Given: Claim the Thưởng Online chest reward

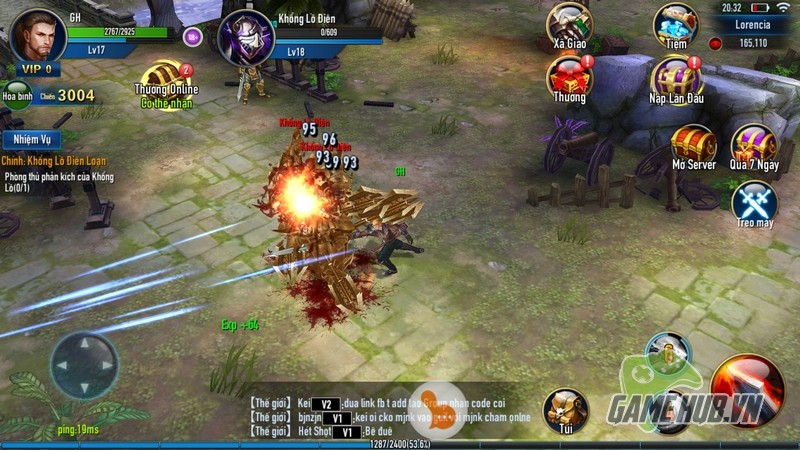Looking at the screenshot, I should click(x=165, y=80).
